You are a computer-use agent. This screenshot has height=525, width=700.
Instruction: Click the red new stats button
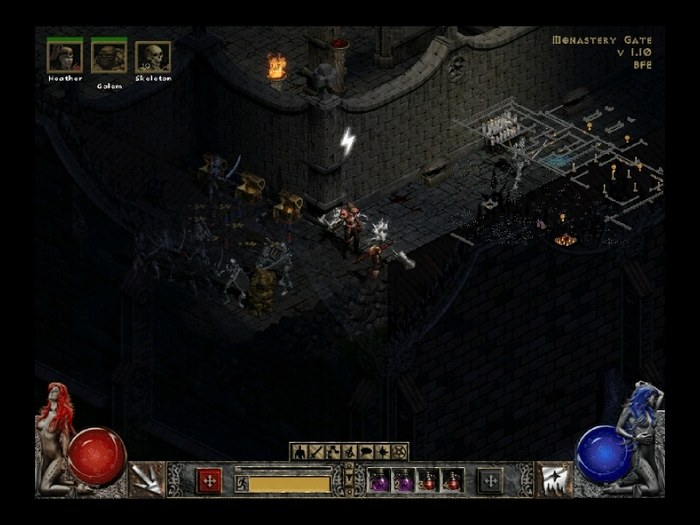point(209,480)
